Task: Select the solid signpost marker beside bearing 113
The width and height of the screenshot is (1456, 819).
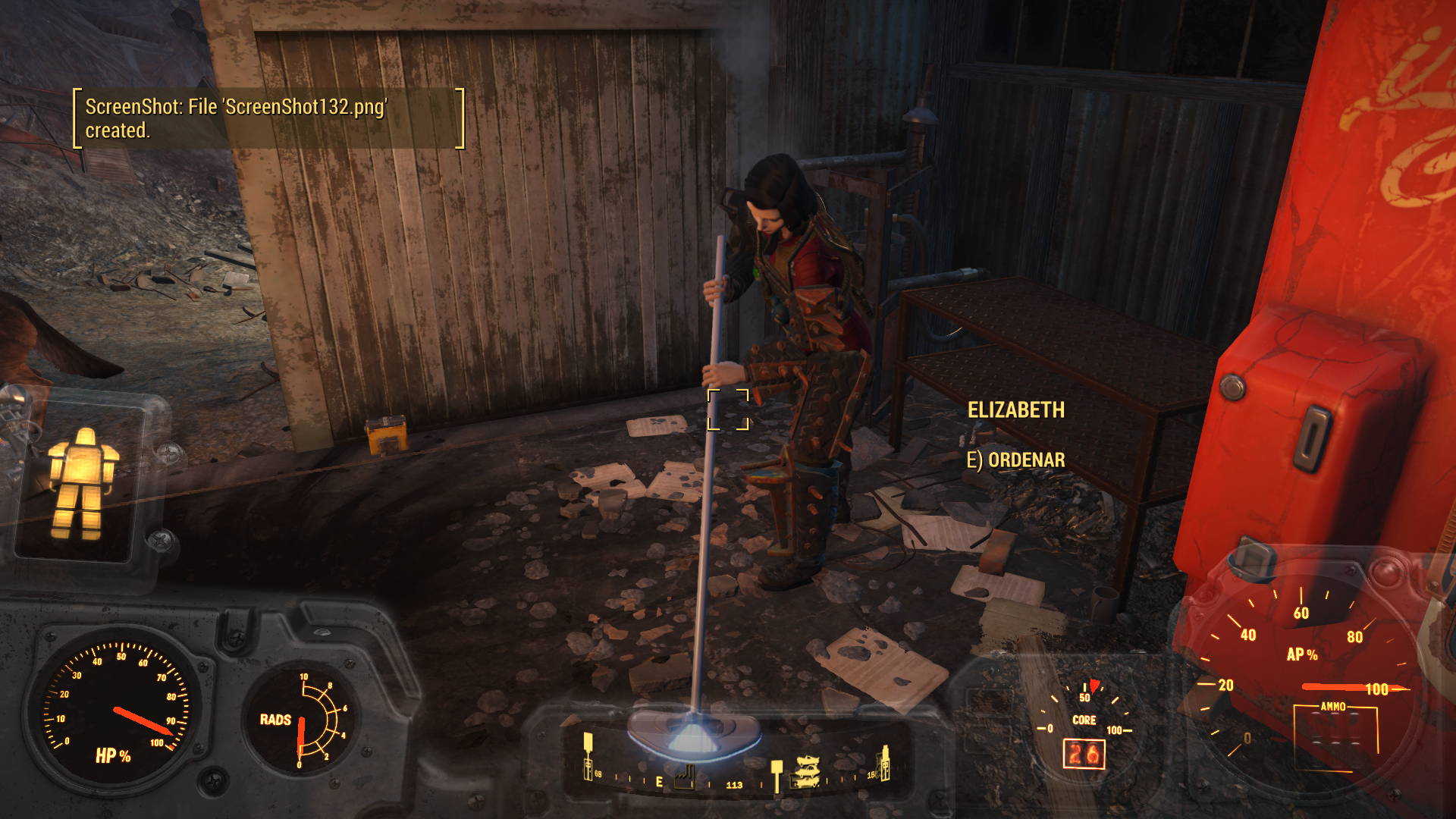Action: click(776, 775)
